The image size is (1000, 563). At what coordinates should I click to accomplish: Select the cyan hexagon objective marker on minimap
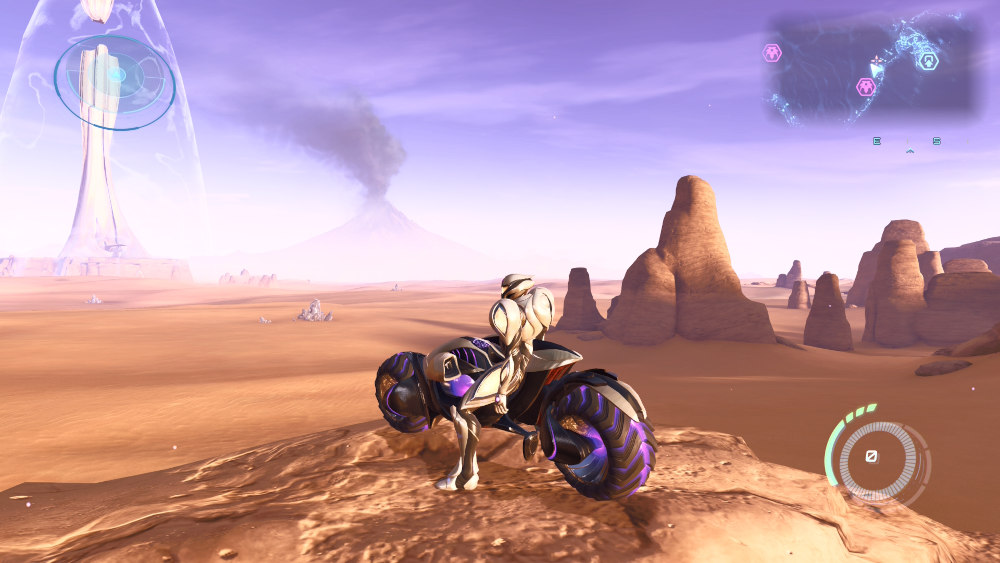930,61
